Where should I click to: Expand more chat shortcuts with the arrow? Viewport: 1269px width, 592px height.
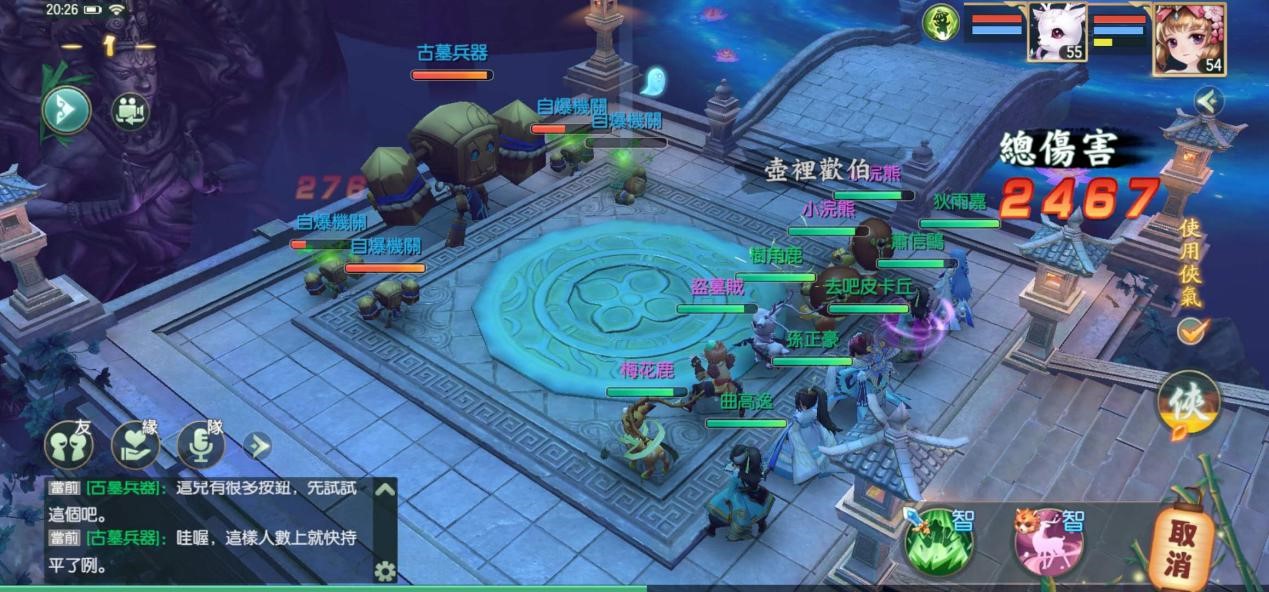(x=258, y=445)
